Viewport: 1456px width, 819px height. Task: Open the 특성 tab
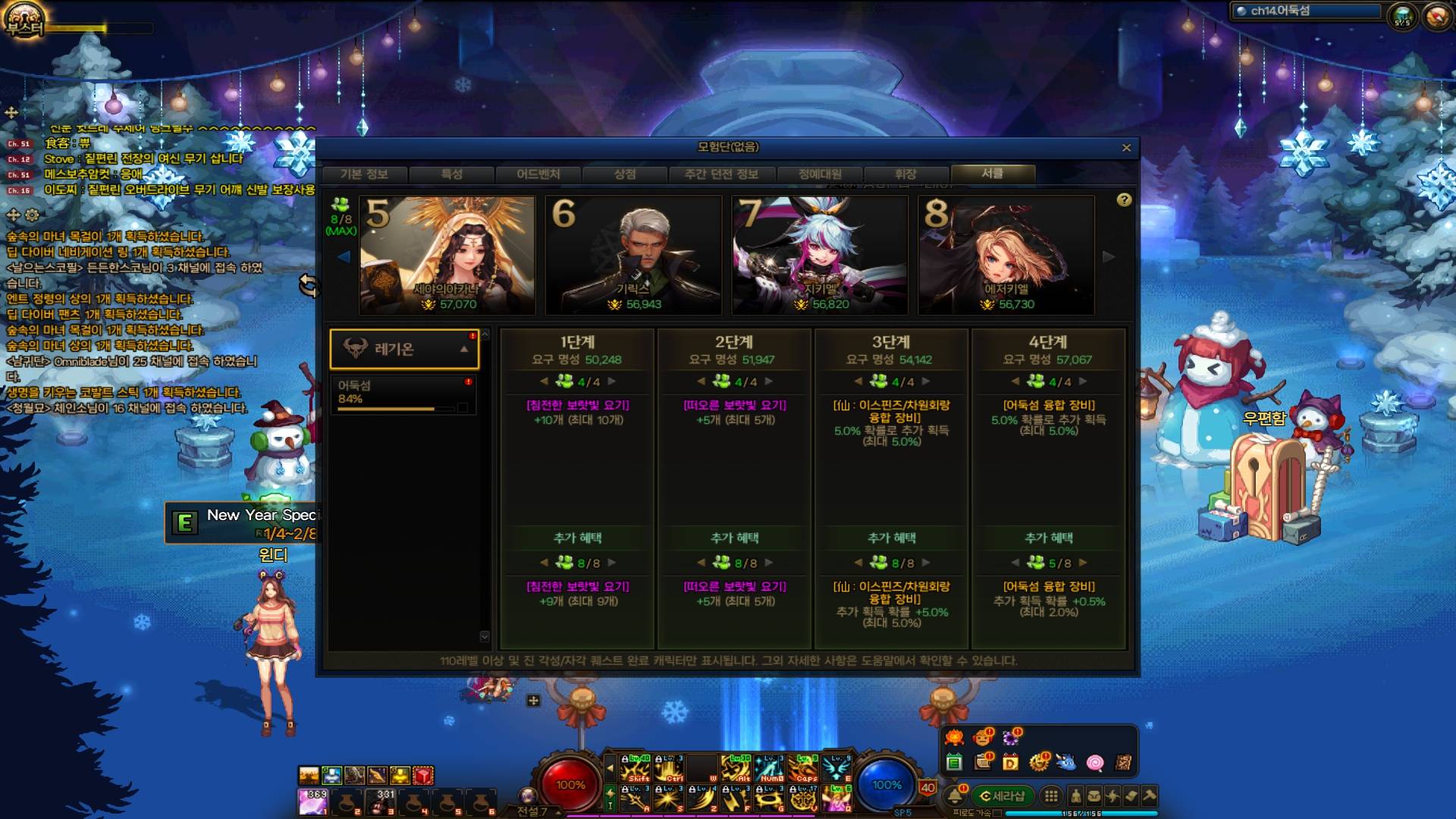(452, 174)
